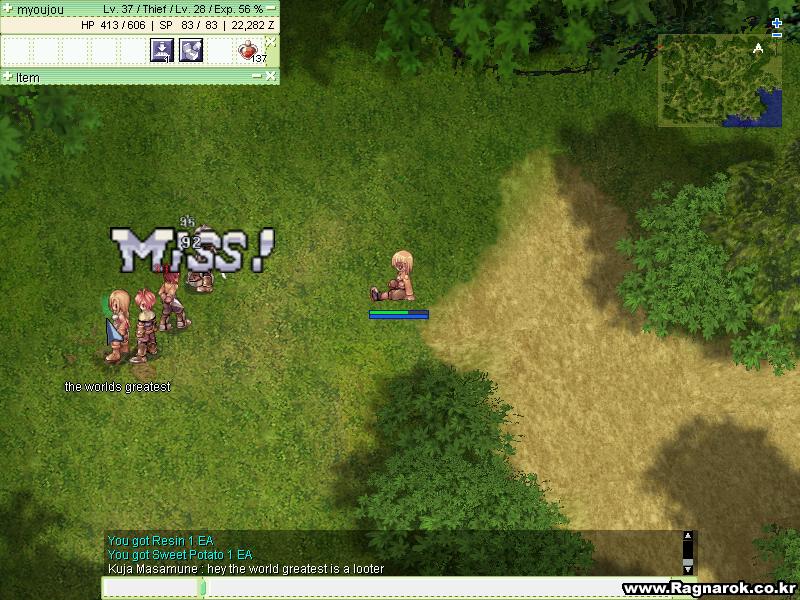Viewport: 800px width, 600px height.
Task: Activate the down-arrow skill icon in the hotbar
Action: (162, 50)
